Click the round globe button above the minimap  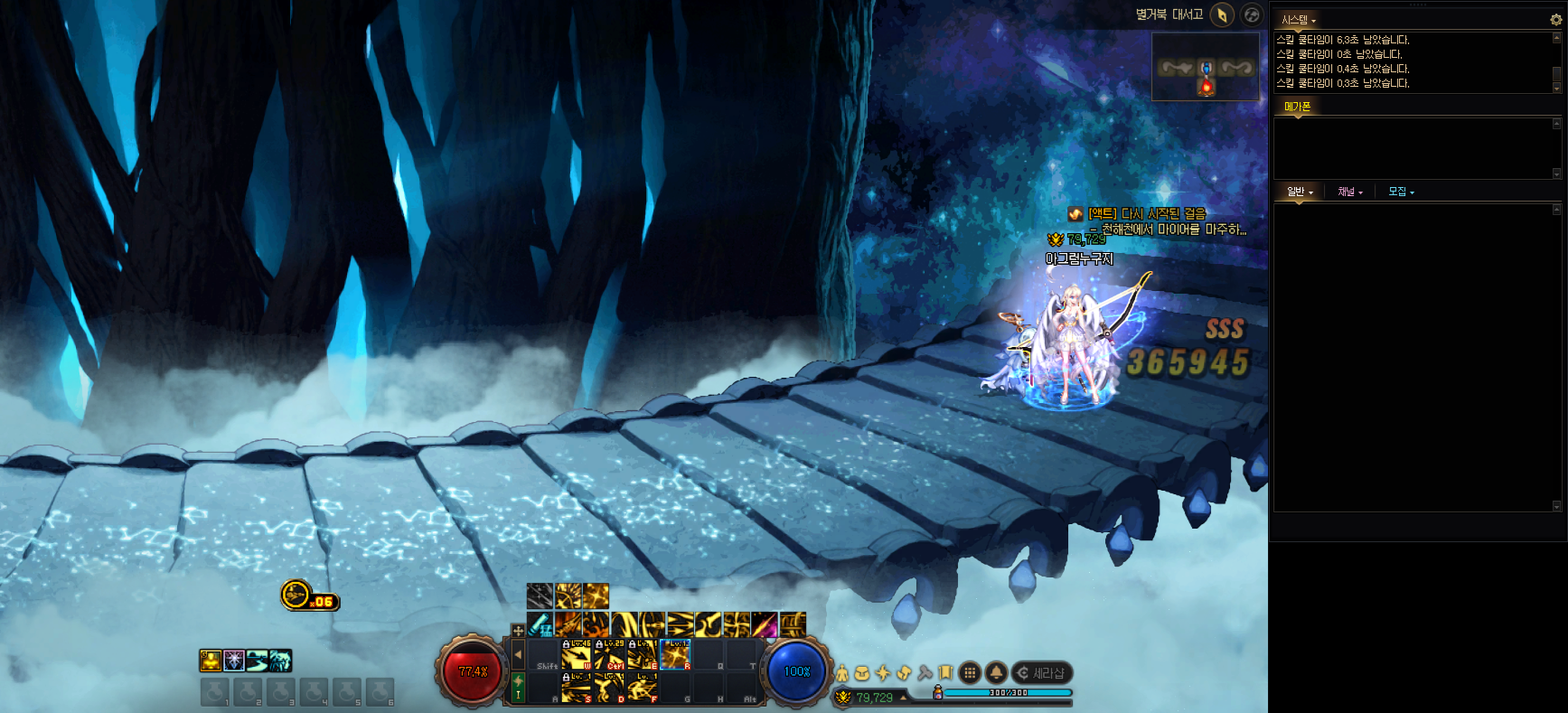click(x=1252, y=14)
